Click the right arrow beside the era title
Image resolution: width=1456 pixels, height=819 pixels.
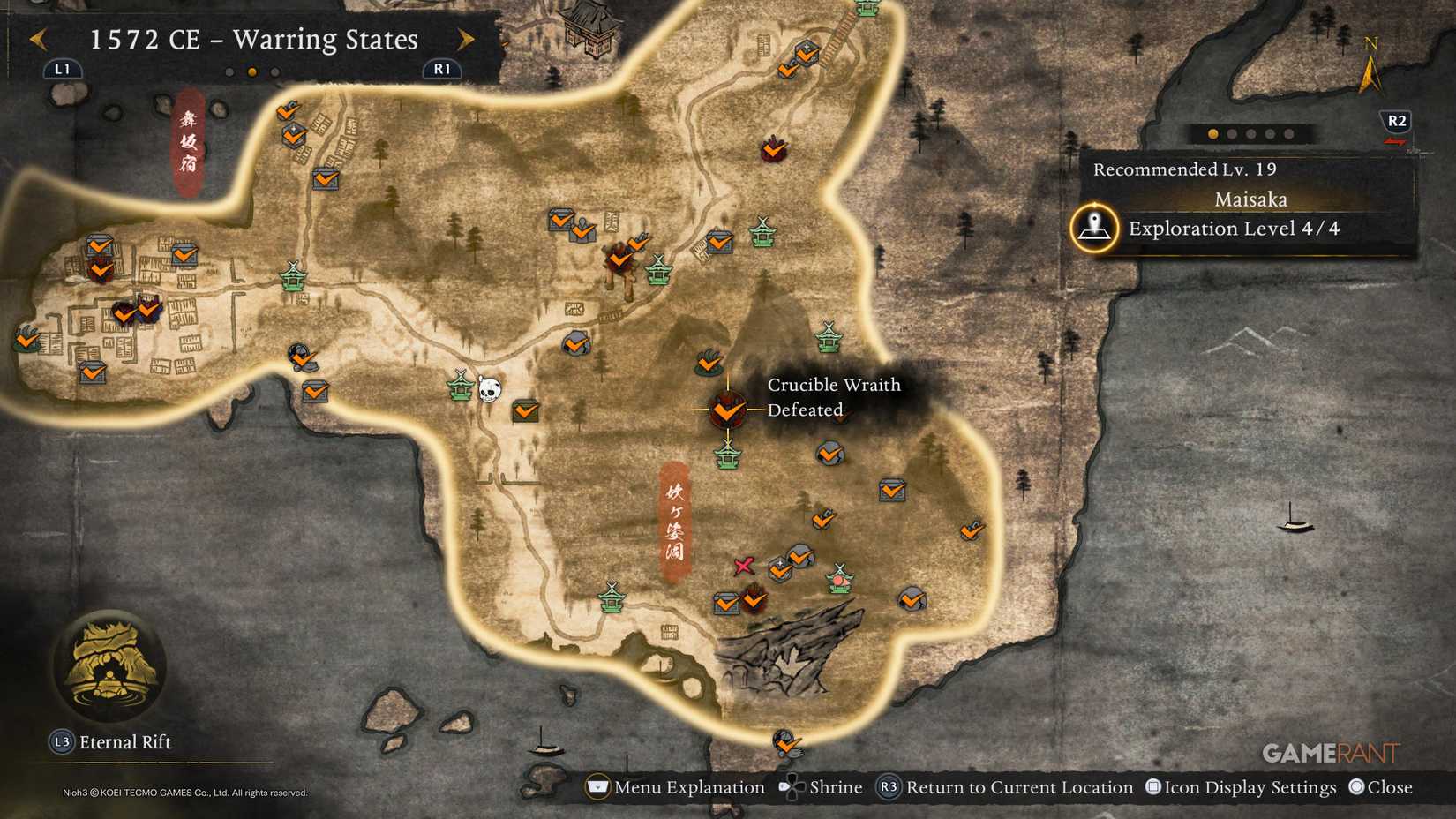pyautogui.click(x=467, y=40)
